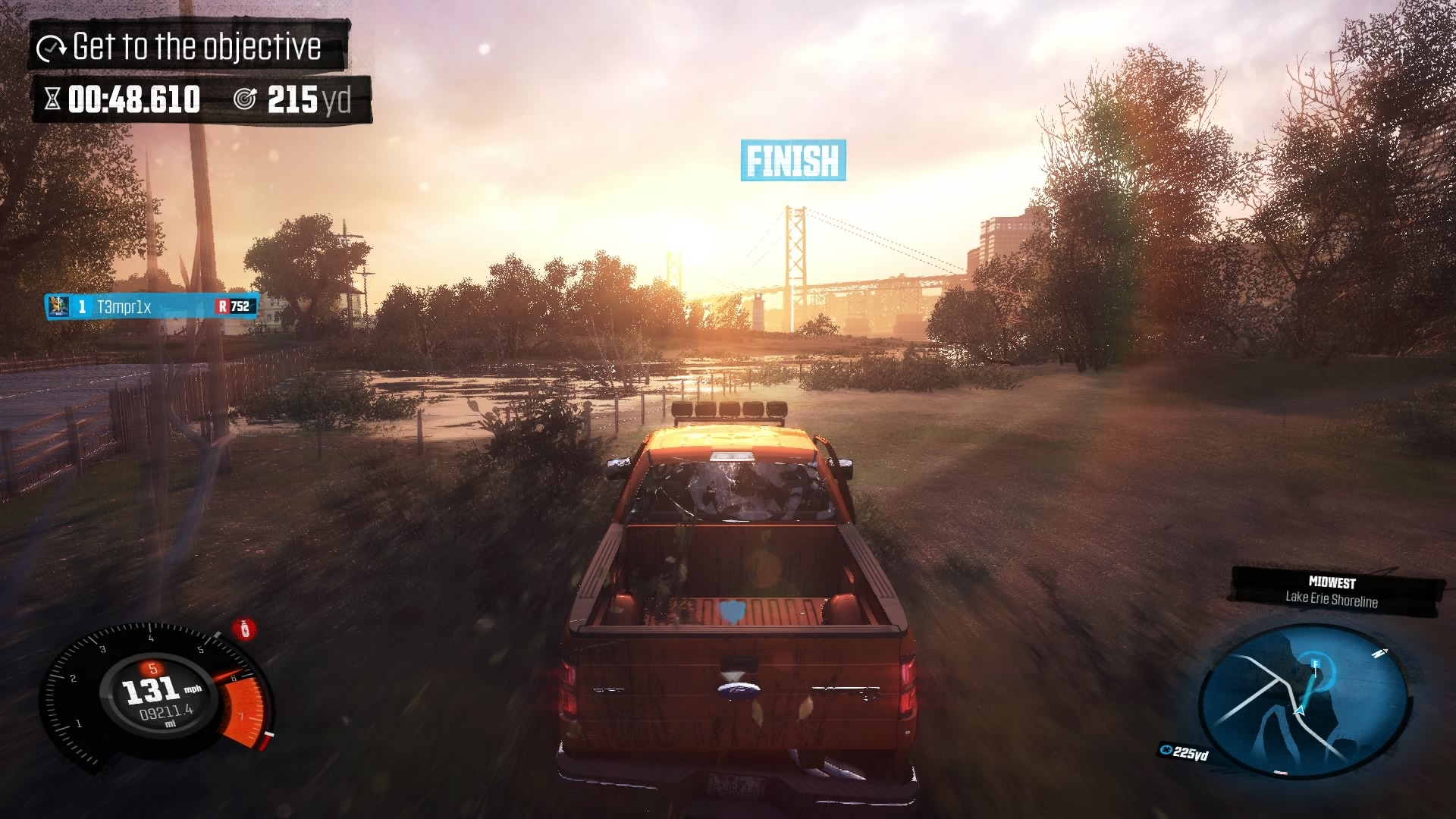Click the F finish flag on the minimap

coord(1316,664)
